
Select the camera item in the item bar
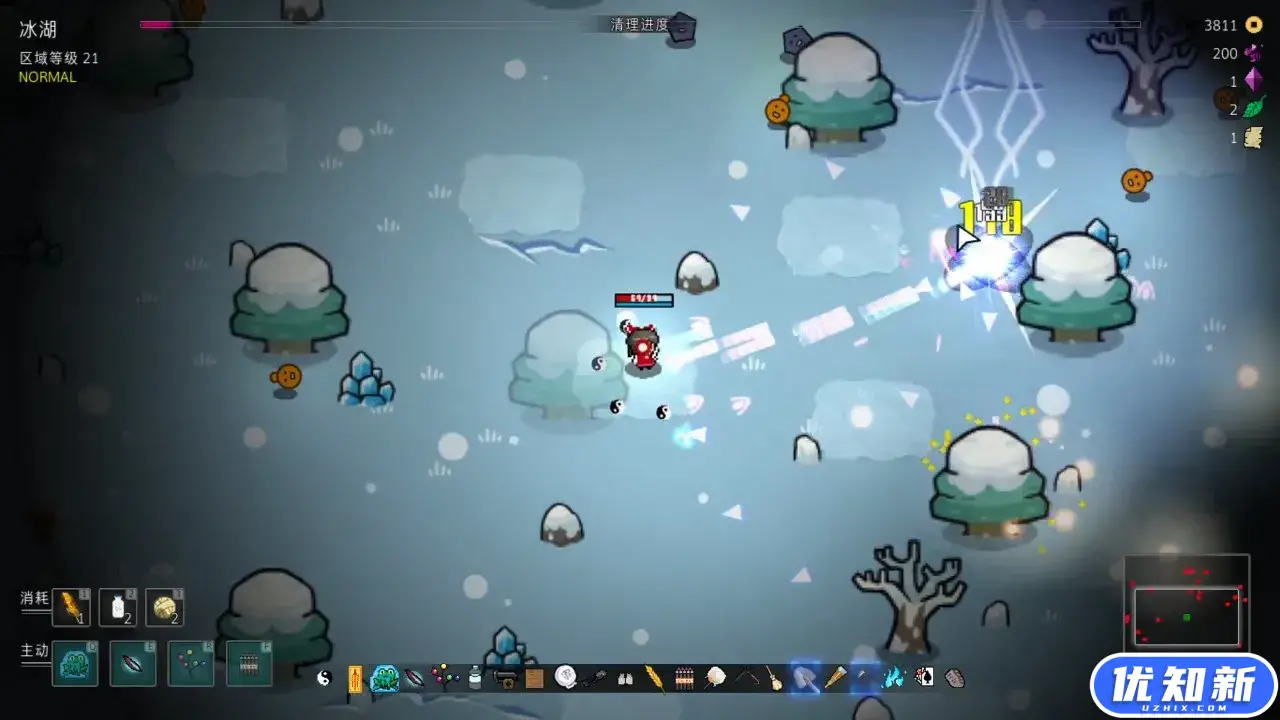tap(506, 679)
